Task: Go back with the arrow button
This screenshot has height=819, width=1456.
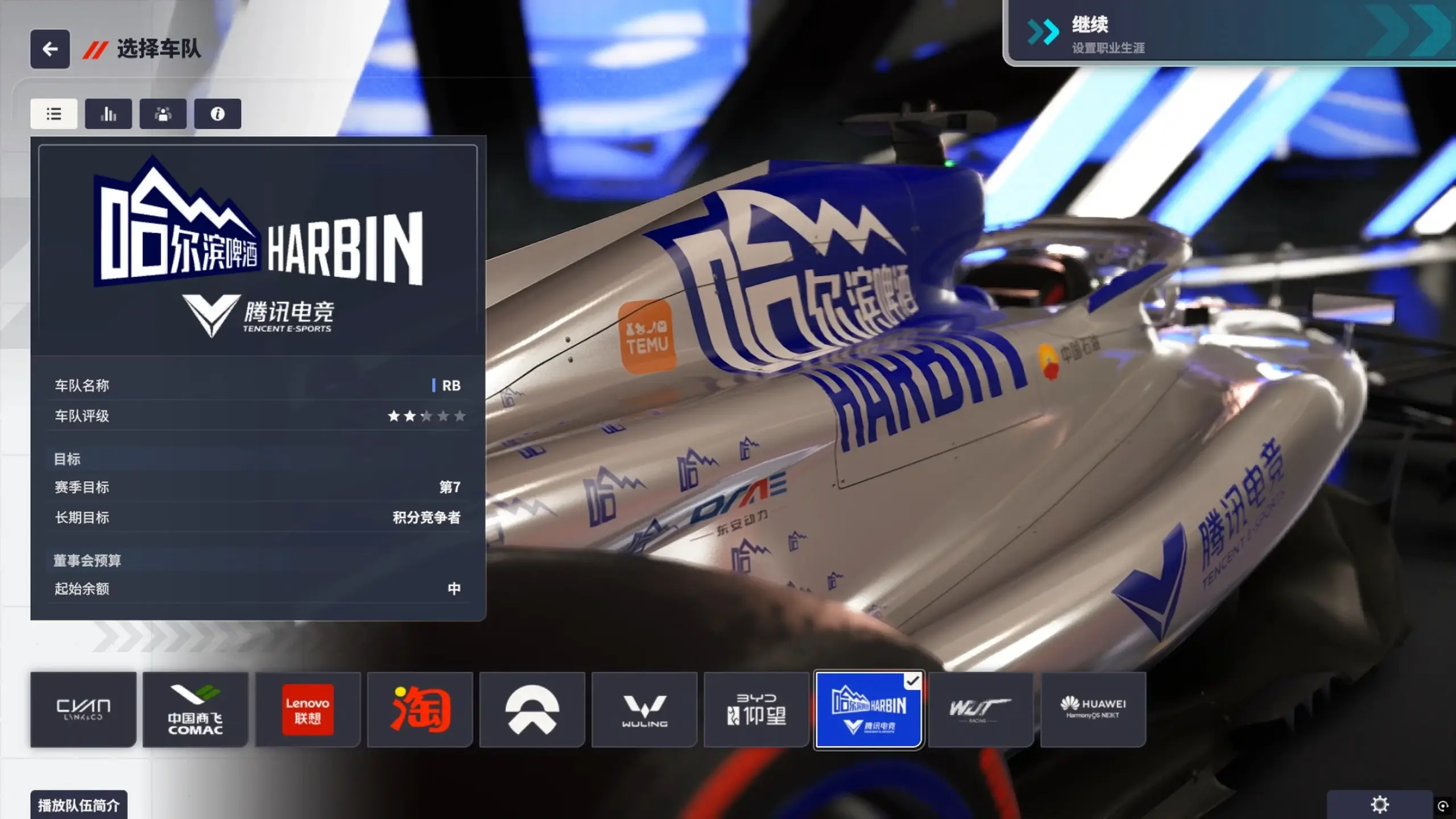Action: coord(50,49)
